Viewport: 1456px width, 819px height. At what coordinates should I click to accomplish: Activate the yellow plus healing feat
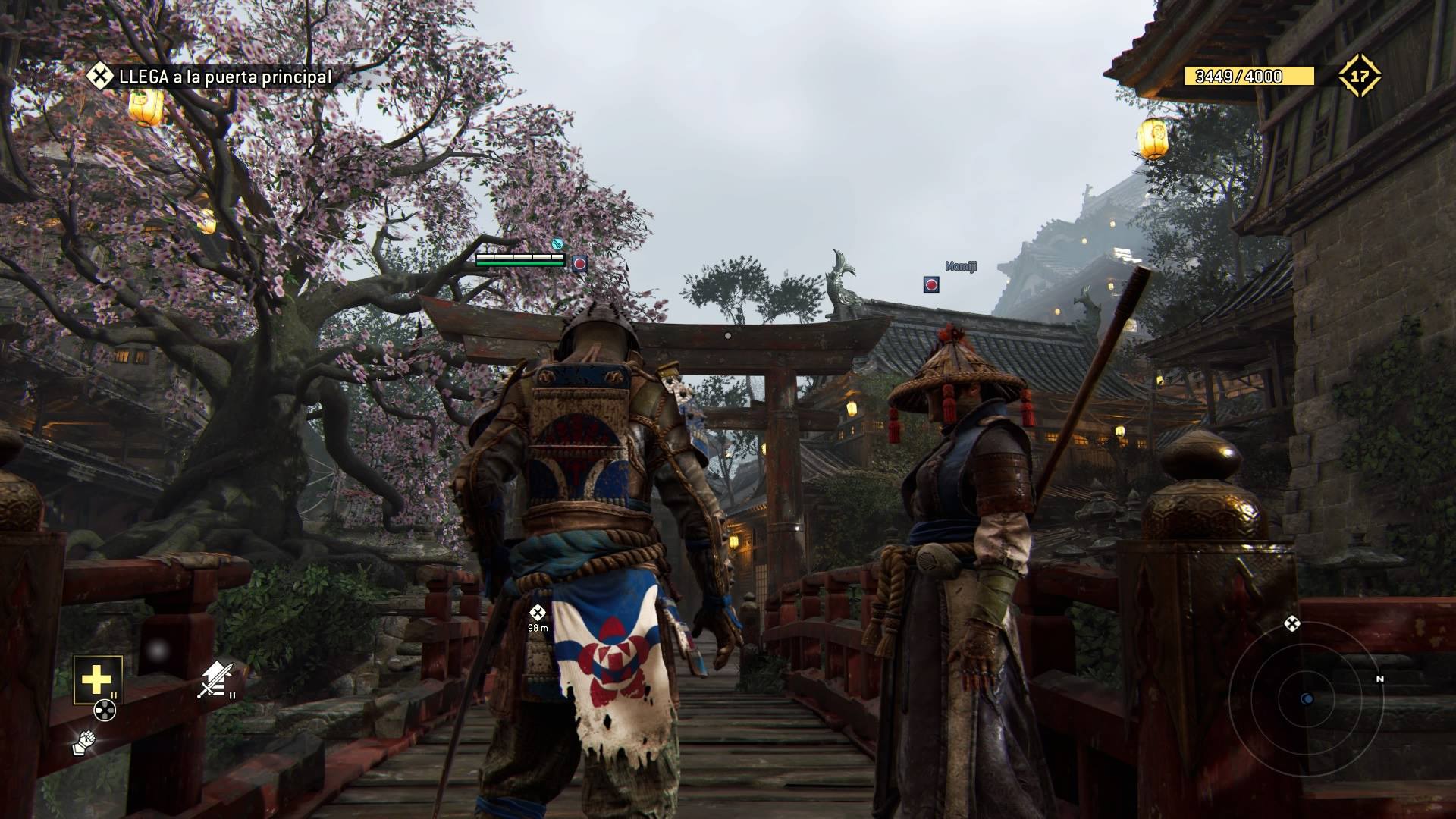97,679
